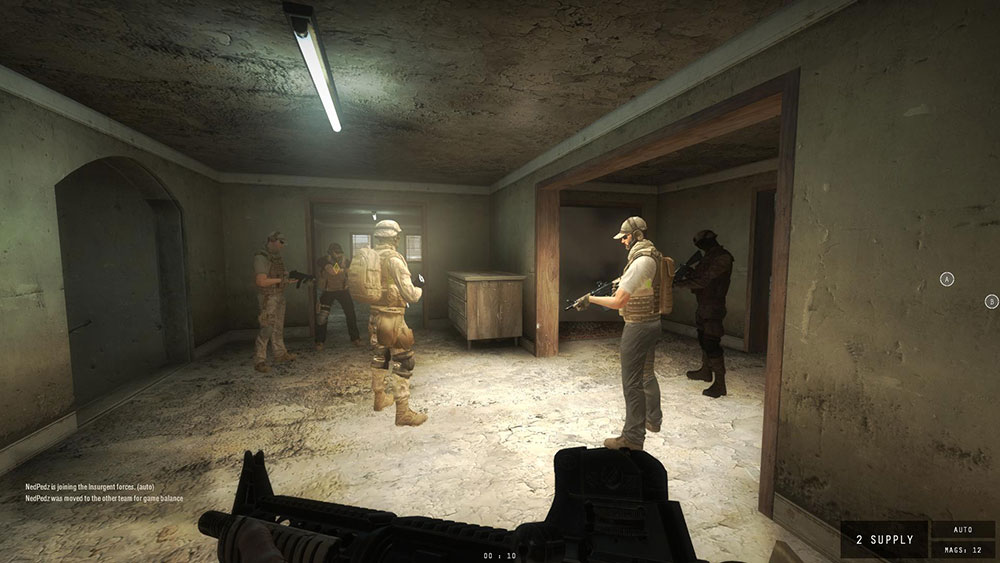
Task: Select the objective A marker
Action: tap(947, 279)
